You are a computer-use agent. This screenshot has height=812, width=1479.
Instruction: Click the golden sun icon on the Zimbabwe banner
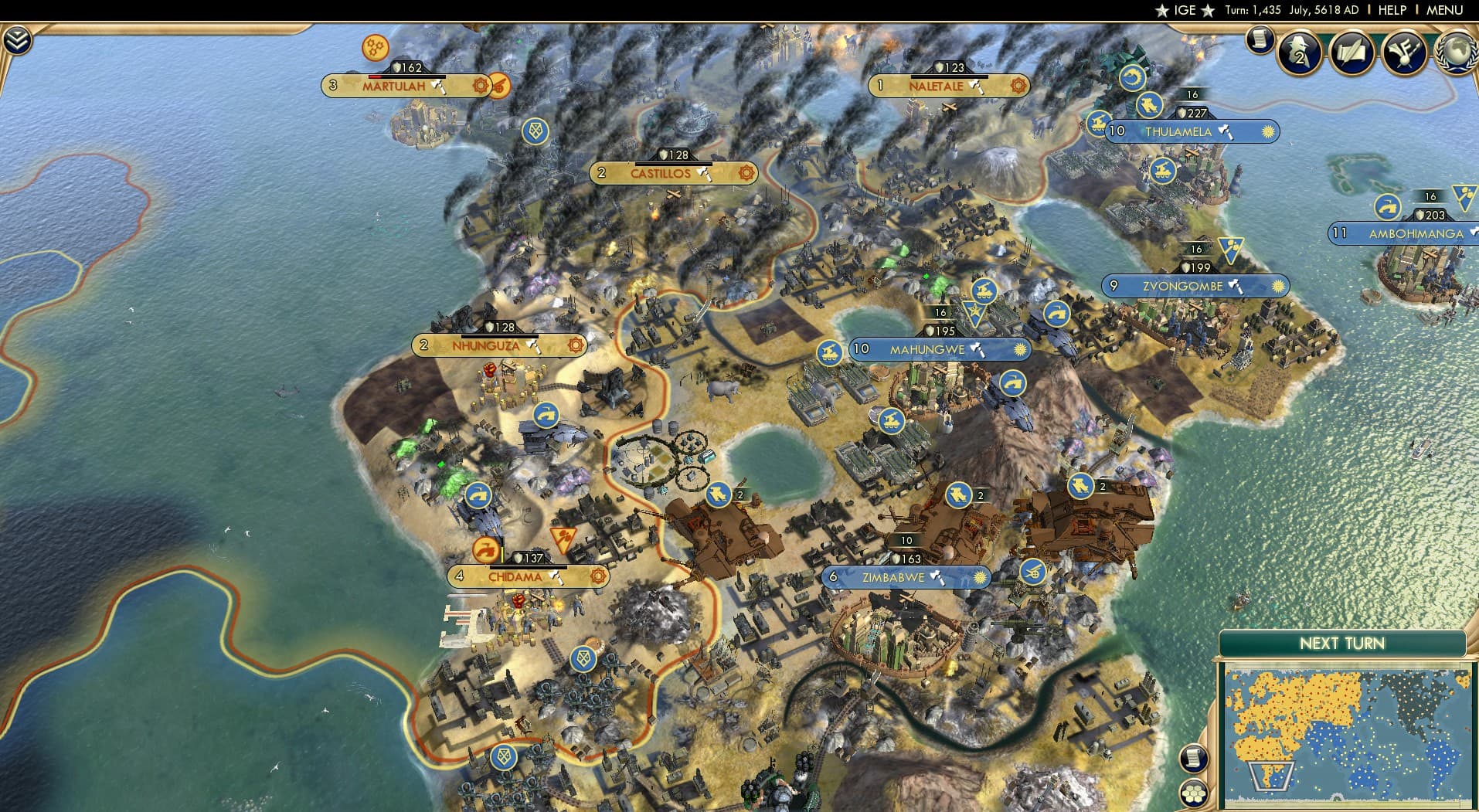978,576
